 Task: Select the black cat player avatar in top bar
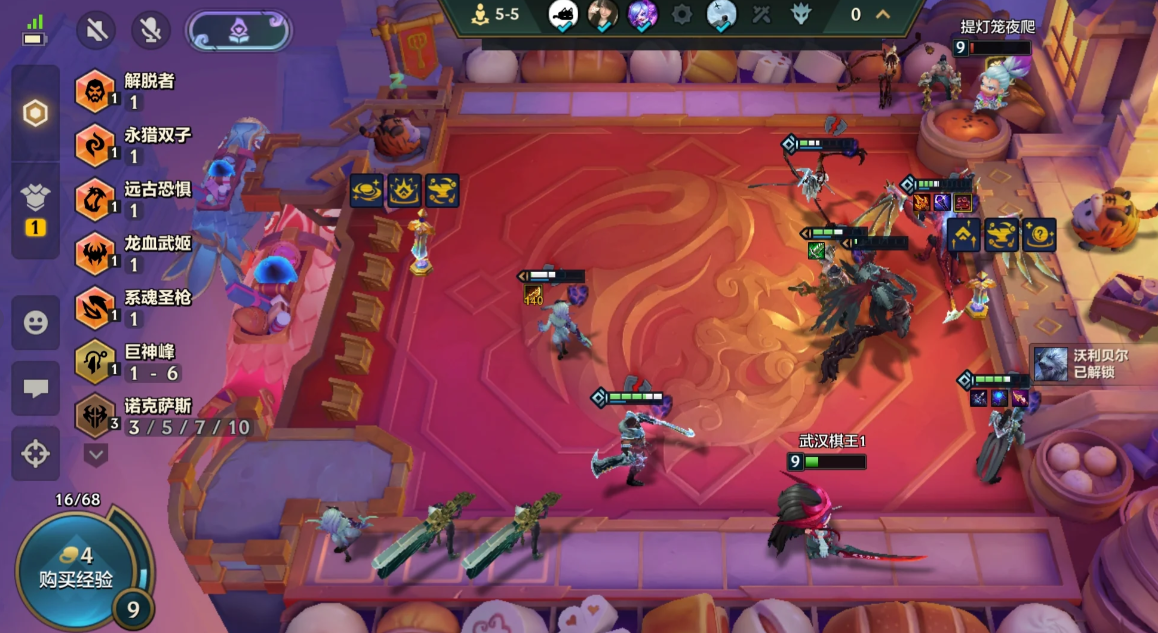(563, 14)
